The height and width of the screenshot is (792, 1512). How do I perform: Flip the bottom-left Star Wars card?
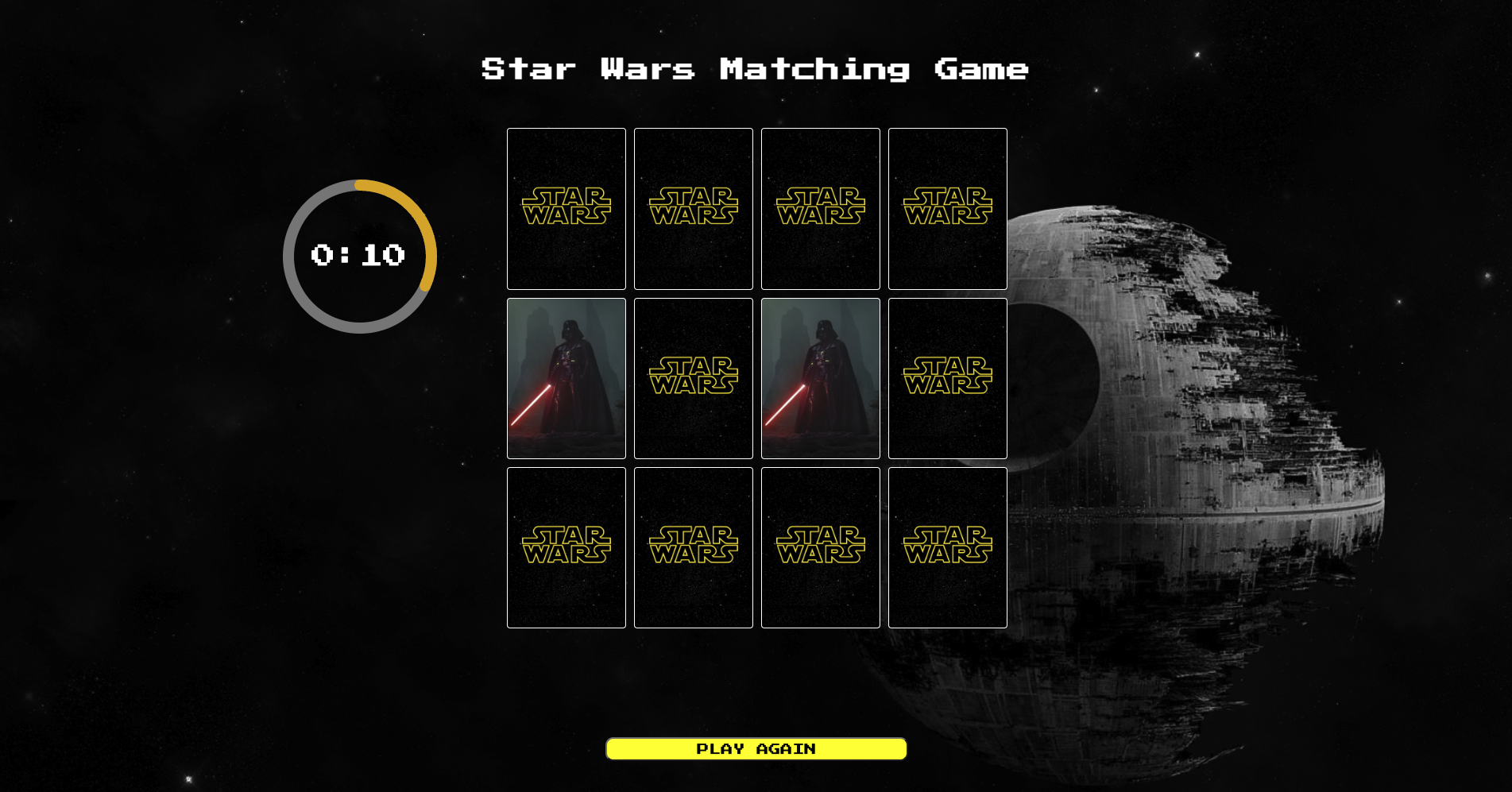pyautogui.click(x=566, y=547)
